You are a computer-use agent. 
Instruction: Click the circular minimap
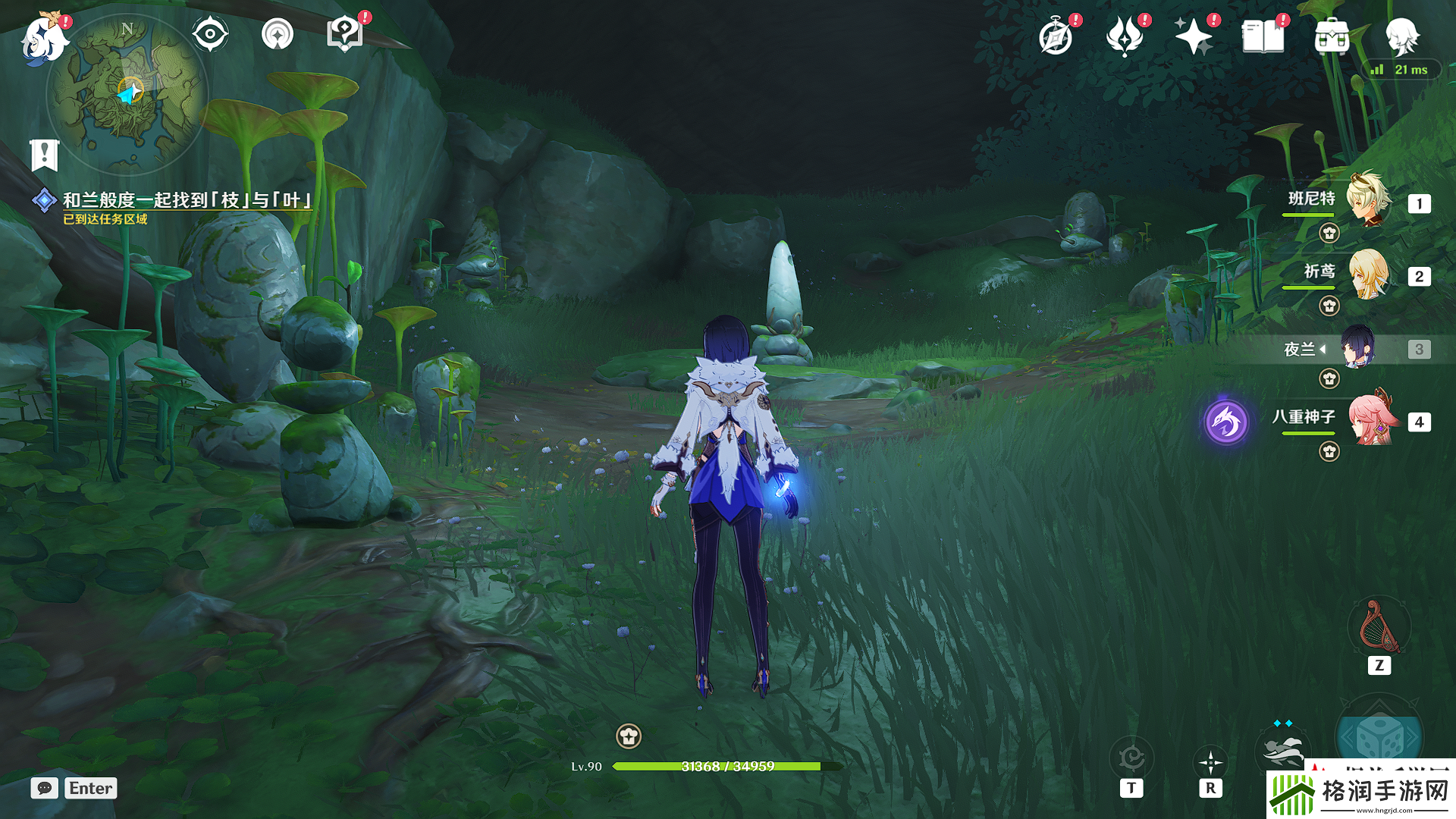pyautogui.click(x=127, y=94)
